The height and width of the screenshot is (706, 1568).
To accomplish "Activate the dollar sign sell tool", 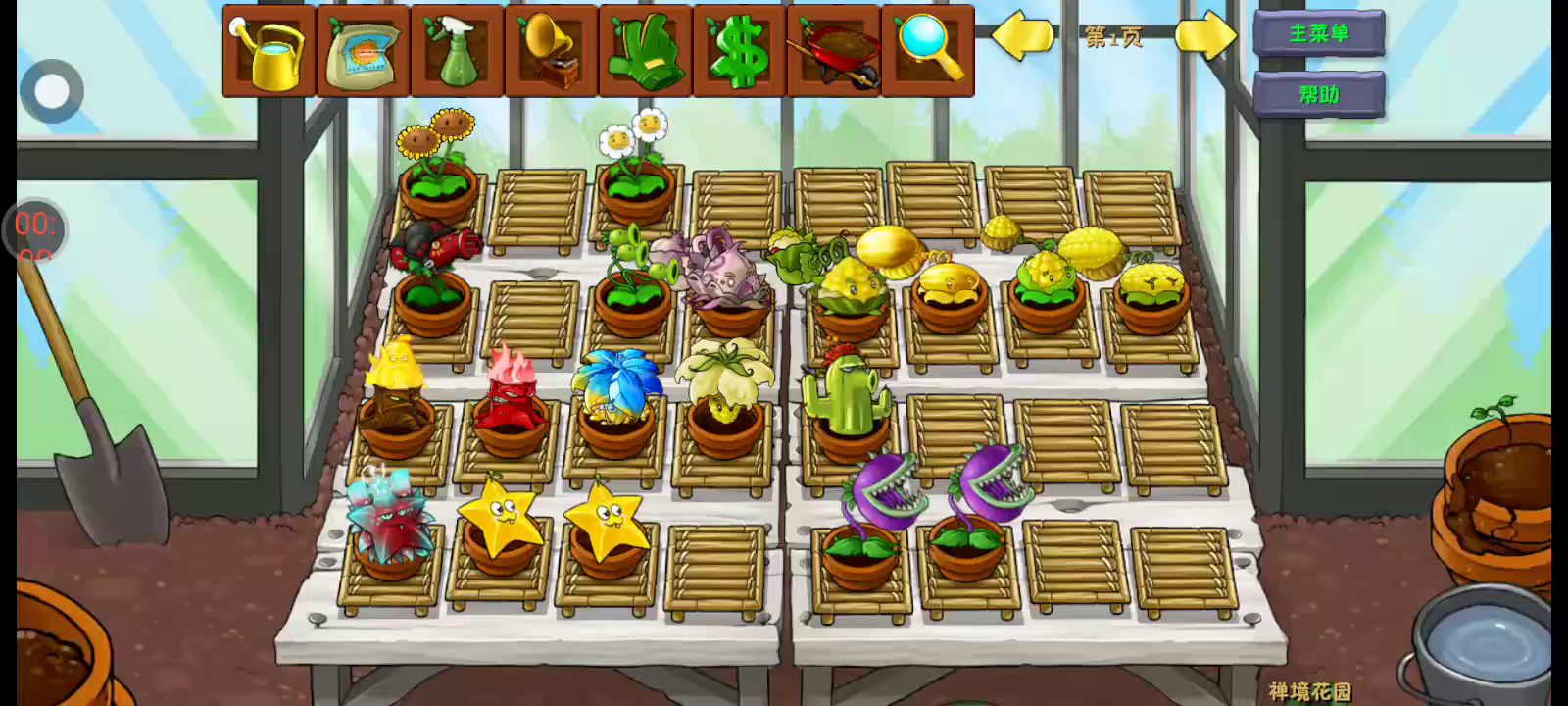I will 740,51.
